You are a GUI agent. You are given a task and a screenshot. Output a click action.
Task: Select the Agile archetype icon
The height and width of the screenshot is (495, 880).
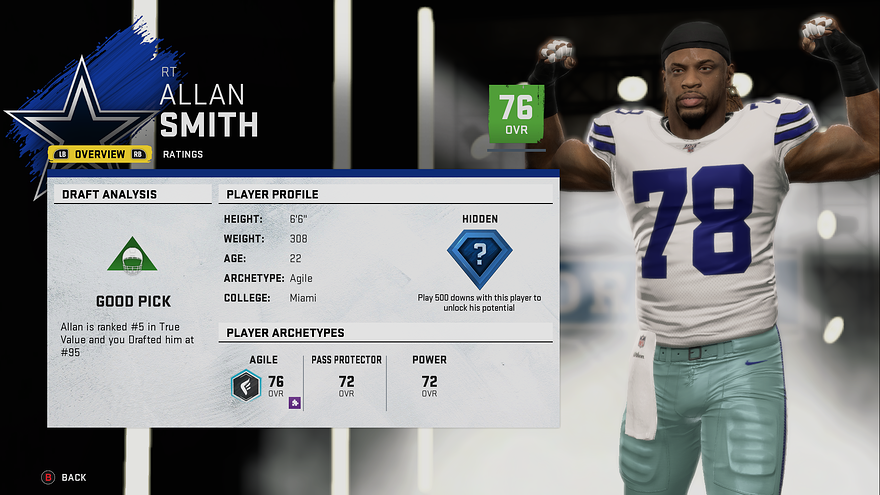click(246, 385)
